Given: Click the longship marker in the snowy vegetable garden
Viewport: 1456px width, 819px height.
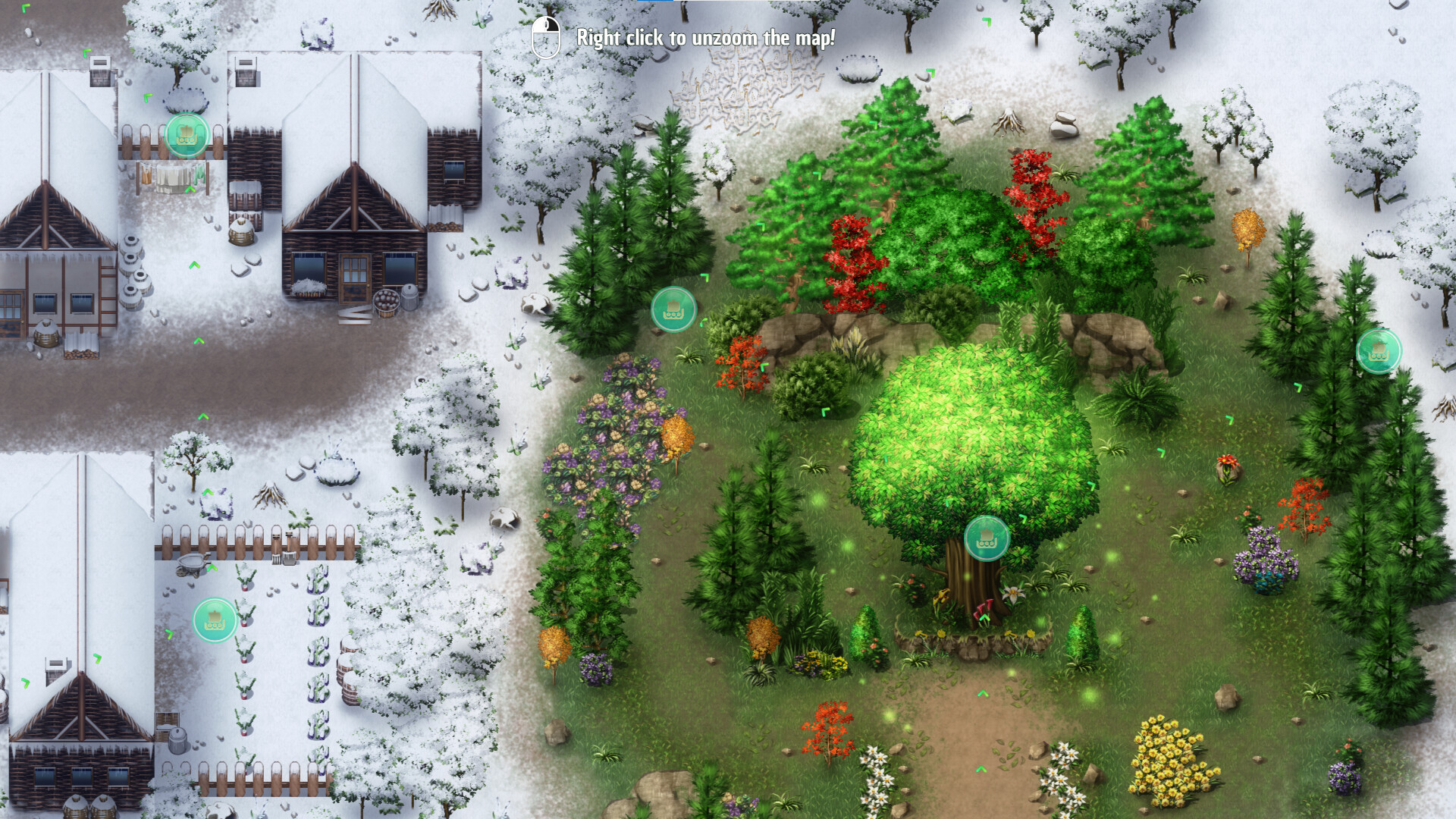Looking at the screenshot, I should point(215,620).
